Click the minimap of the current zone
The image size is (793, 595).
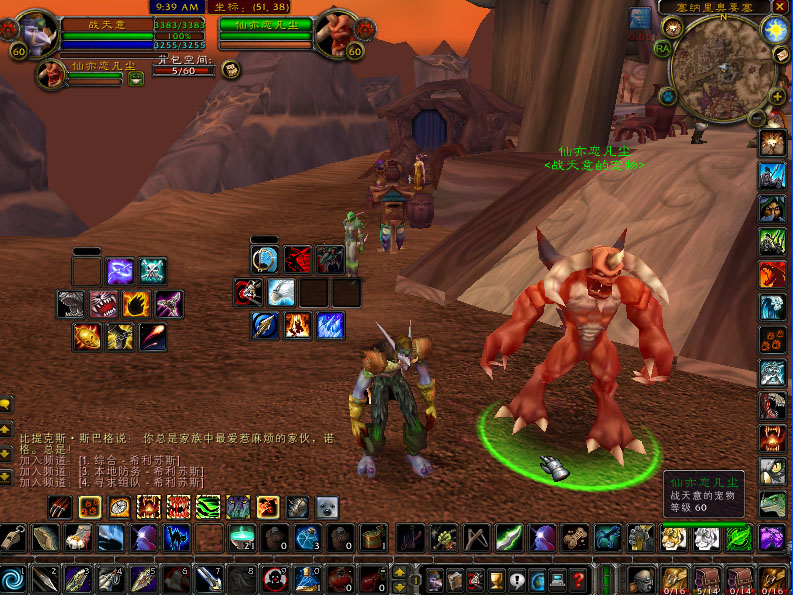[x=722, y=66]
